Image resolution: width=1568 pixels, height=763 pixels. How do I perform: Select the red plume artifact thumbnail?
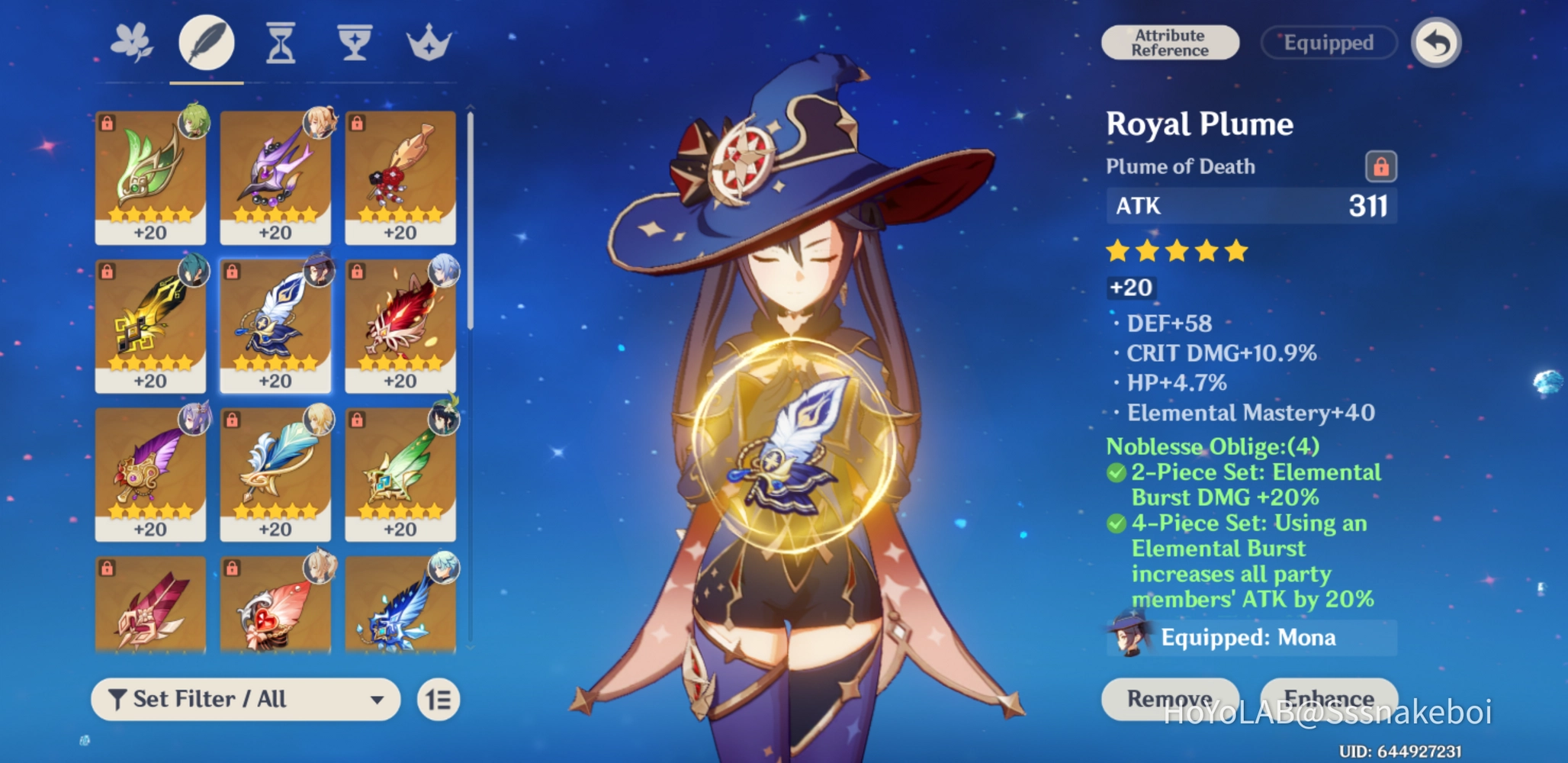coord(400,324)
